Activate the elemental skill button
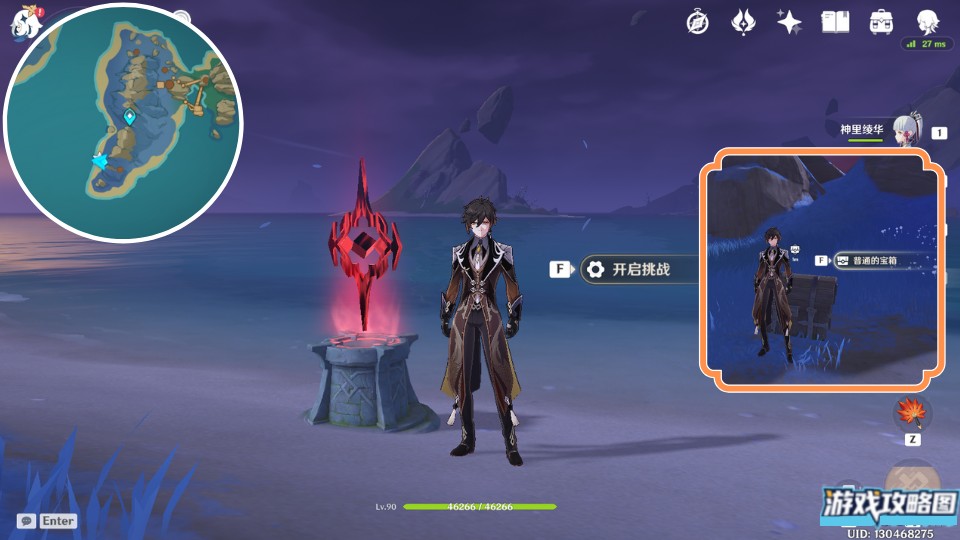Viewport: 960px width, 540px height. point(912,478)
